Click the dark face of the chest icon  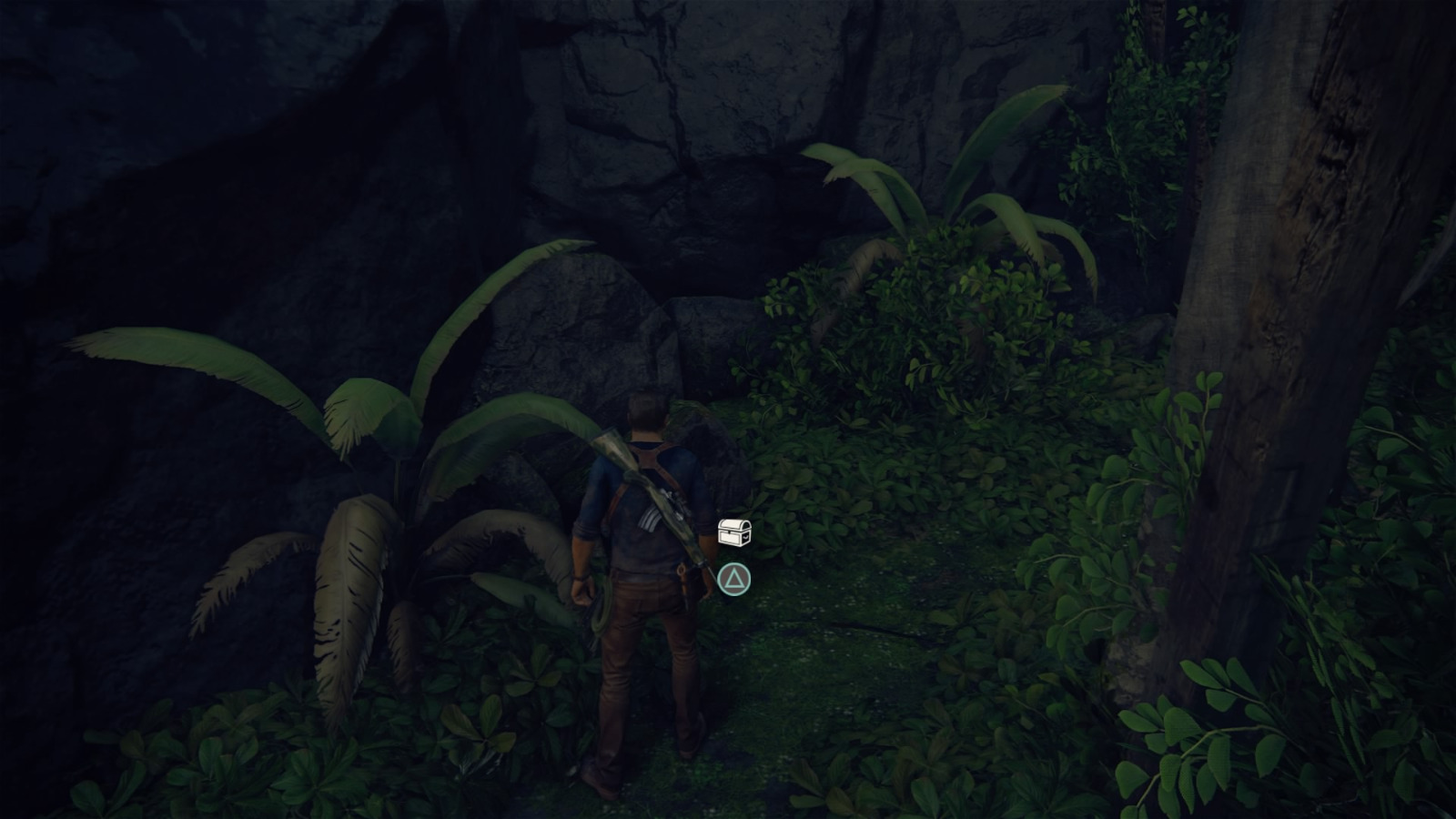click(744, 536)
